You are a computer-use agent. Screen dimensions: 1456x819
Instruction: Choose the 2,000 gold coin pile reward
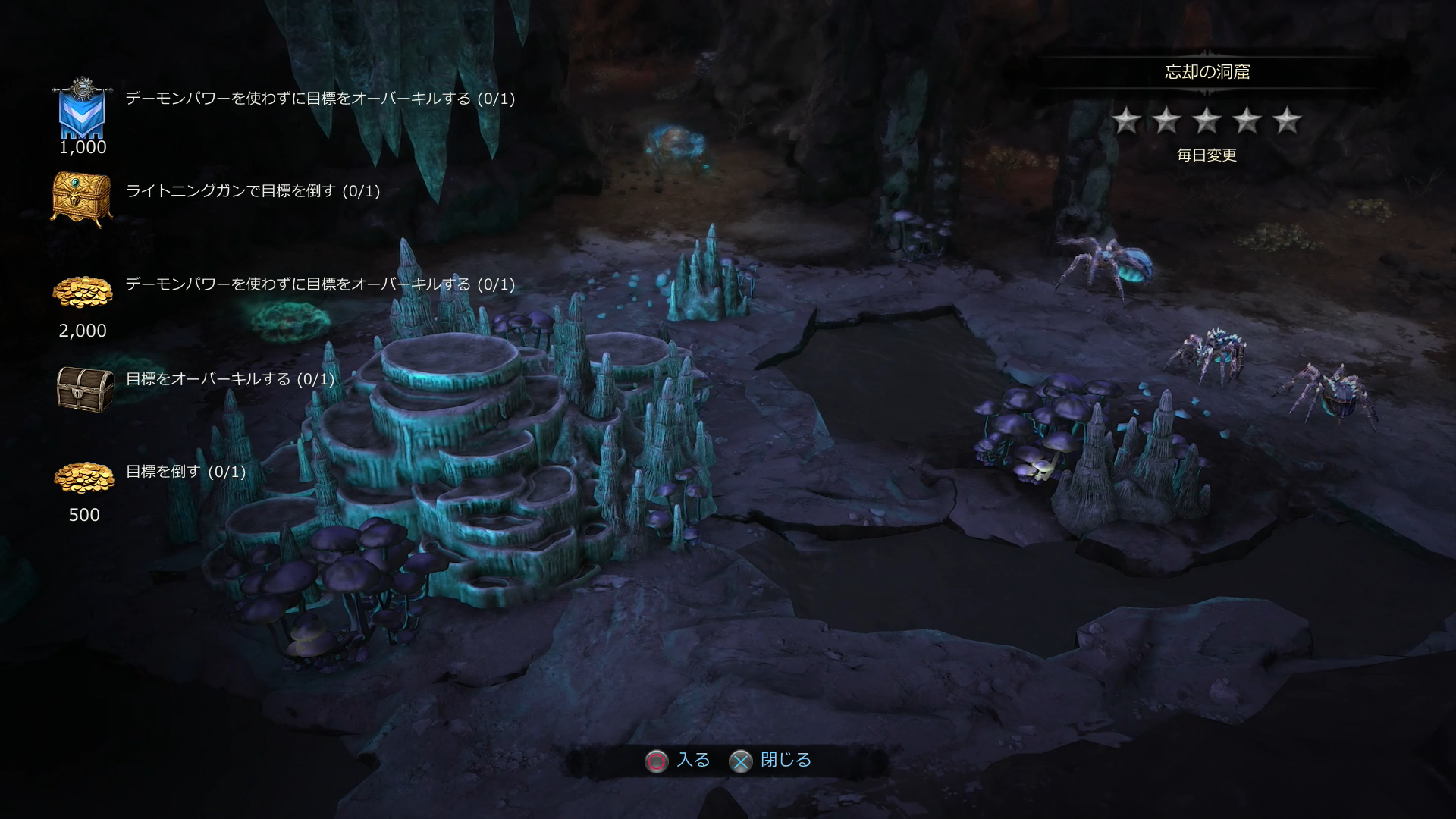click(x=83, y=293)
